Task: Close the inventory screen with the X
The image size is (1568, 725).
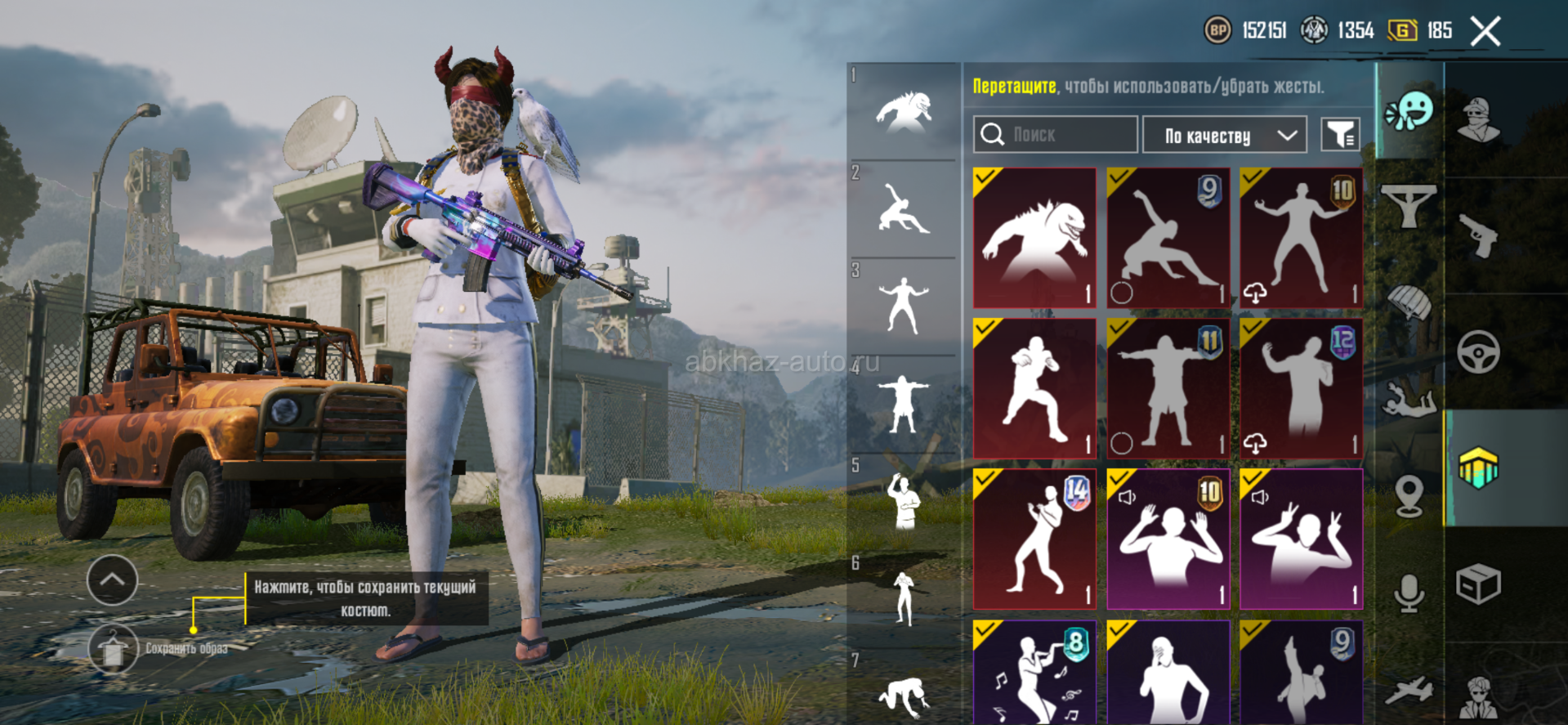Action: [1485, 32]
